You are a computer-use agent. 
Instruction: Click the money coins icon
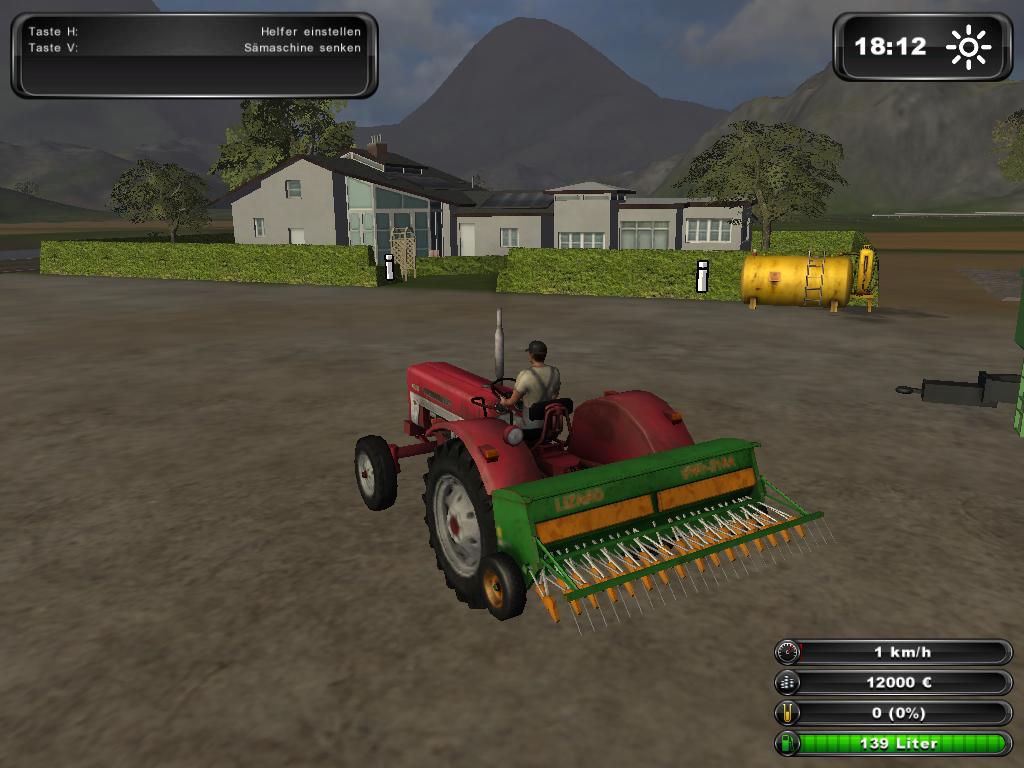[x=788, y=683]
